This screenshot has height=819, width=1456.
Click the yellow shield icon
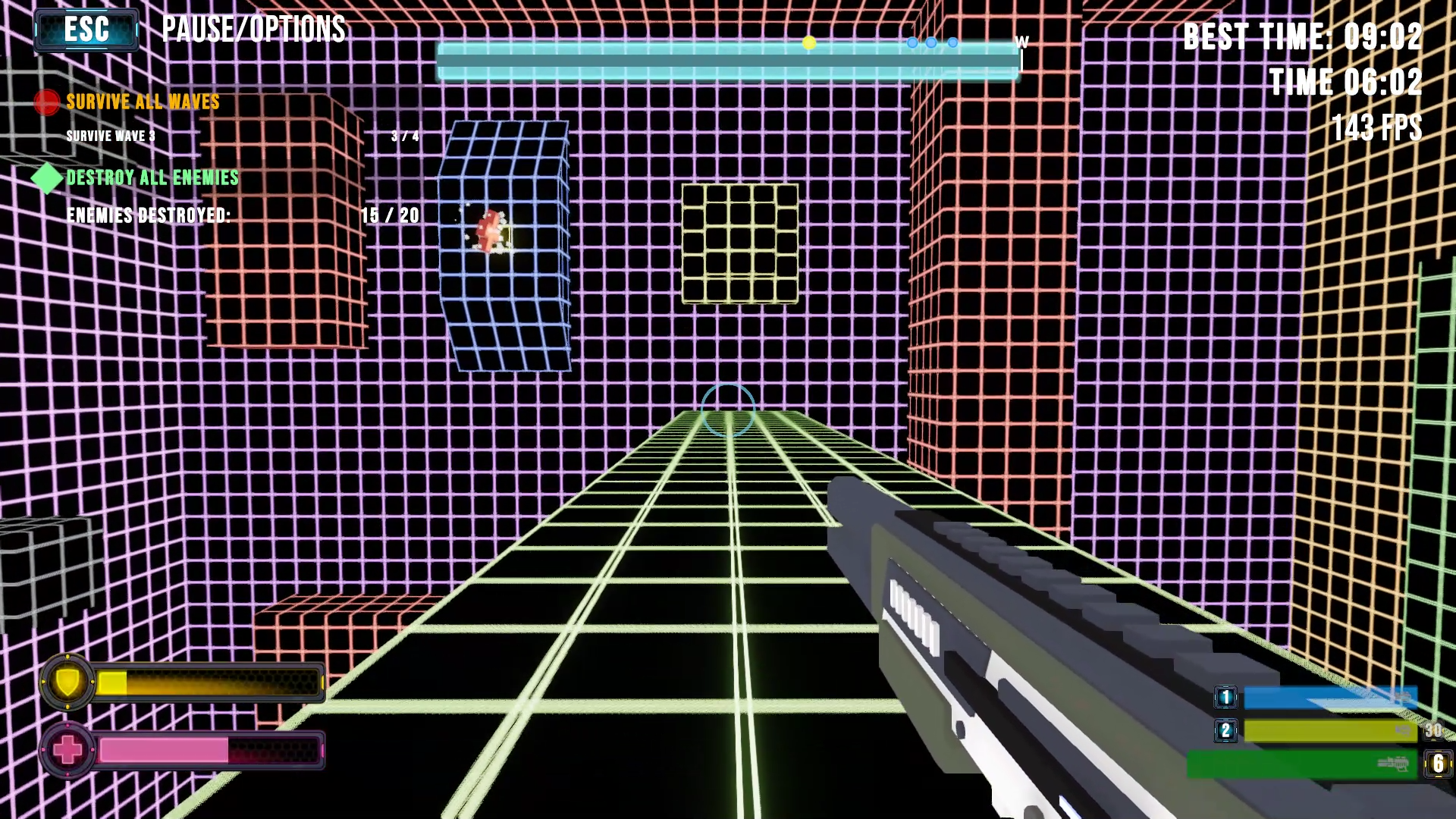[x=67, y=682]
